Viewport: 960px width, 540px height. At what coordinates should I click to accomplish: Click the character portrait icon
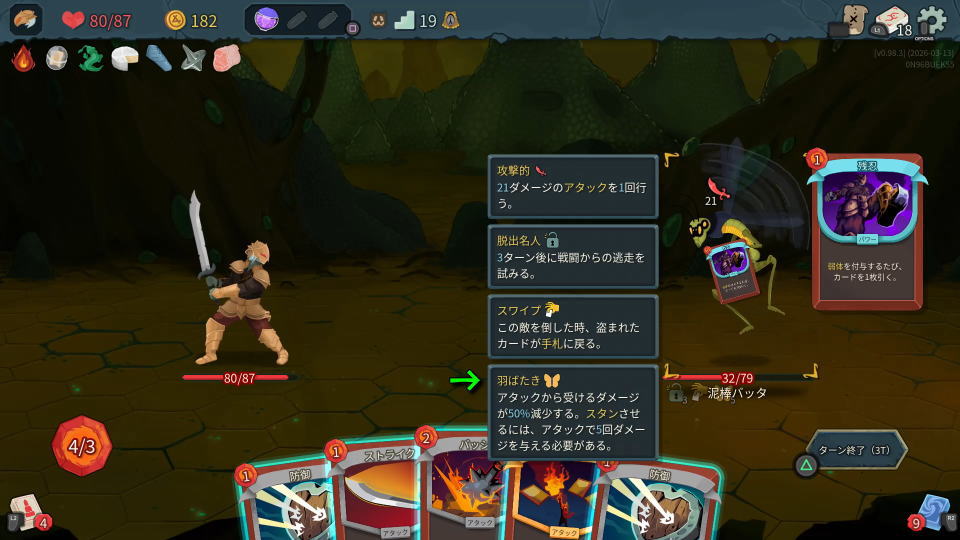pos(27,20)
